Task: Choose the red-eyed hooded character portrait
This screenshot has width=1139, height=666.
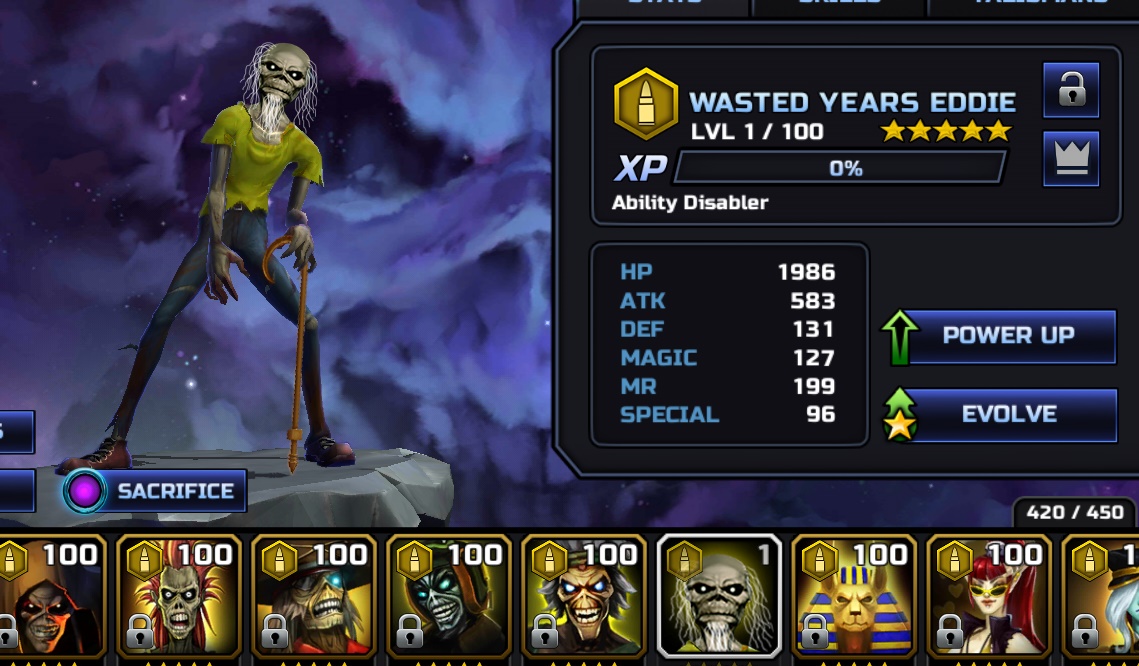Action: tap(48, 598)
